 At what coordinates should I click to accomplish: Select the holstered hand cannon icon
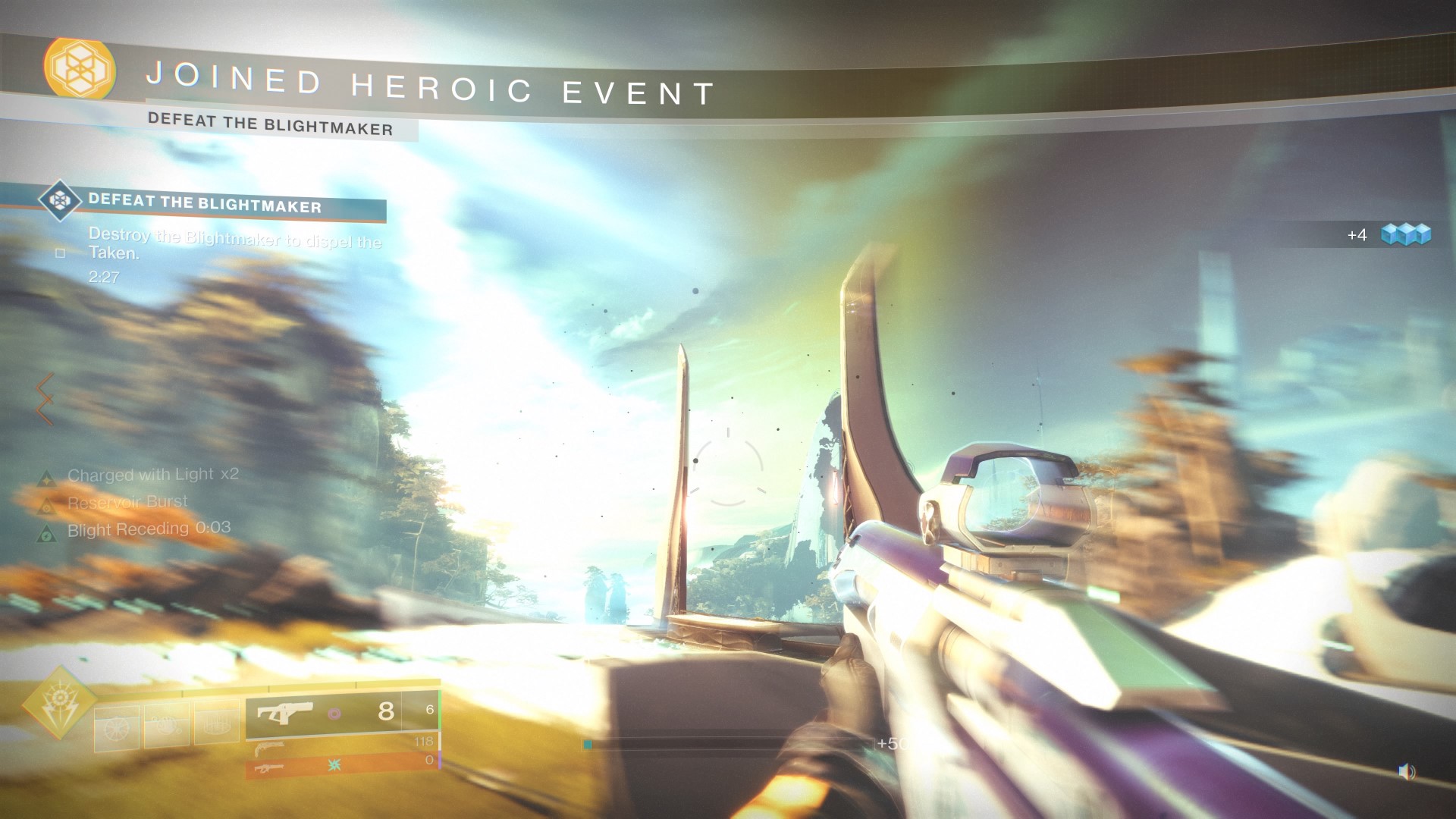click(x=268, y=748)
